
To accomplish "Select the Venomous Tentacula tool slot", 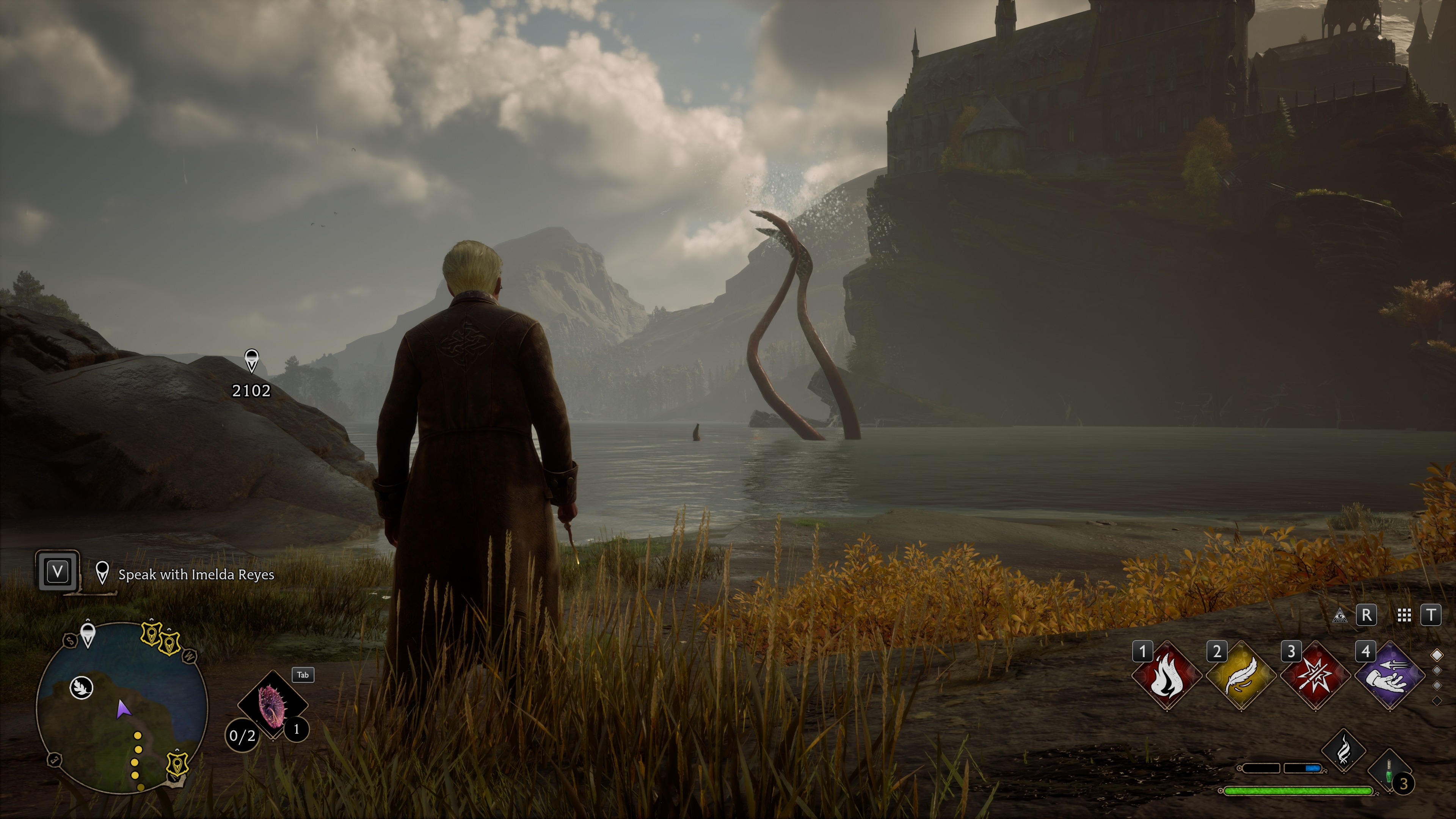I will pos(273,704).
